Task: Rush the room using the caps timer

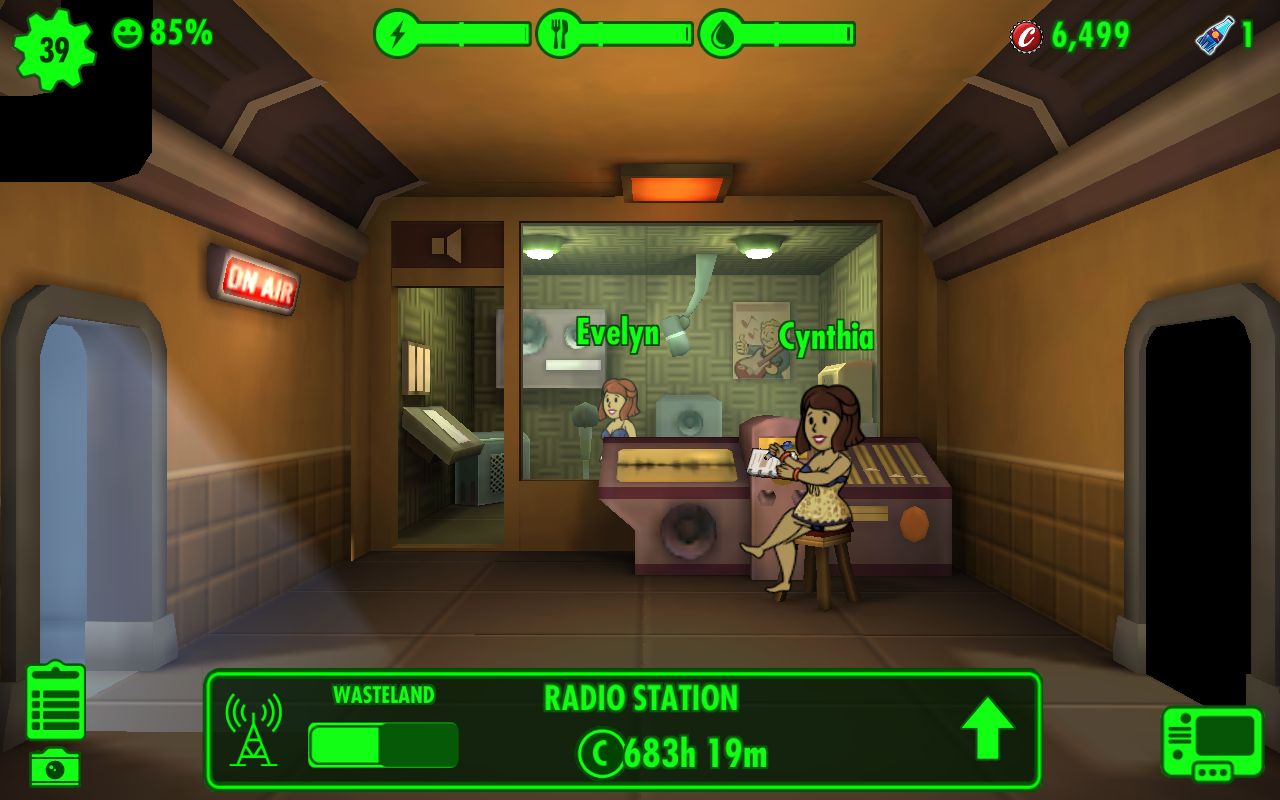Action: tap(672, 754)
